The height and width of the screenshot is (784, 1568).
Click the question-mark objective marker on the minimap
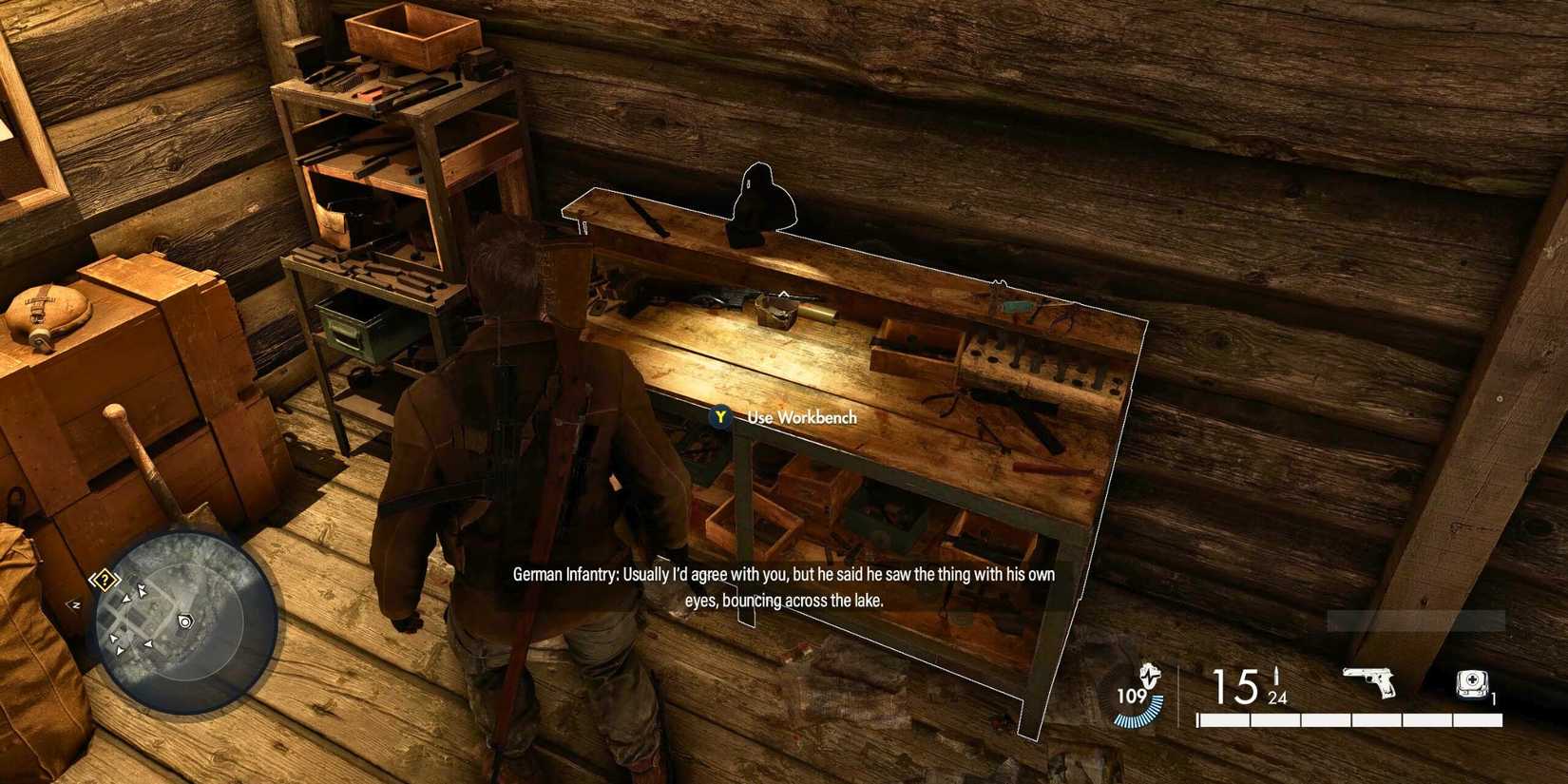[104, 578]
